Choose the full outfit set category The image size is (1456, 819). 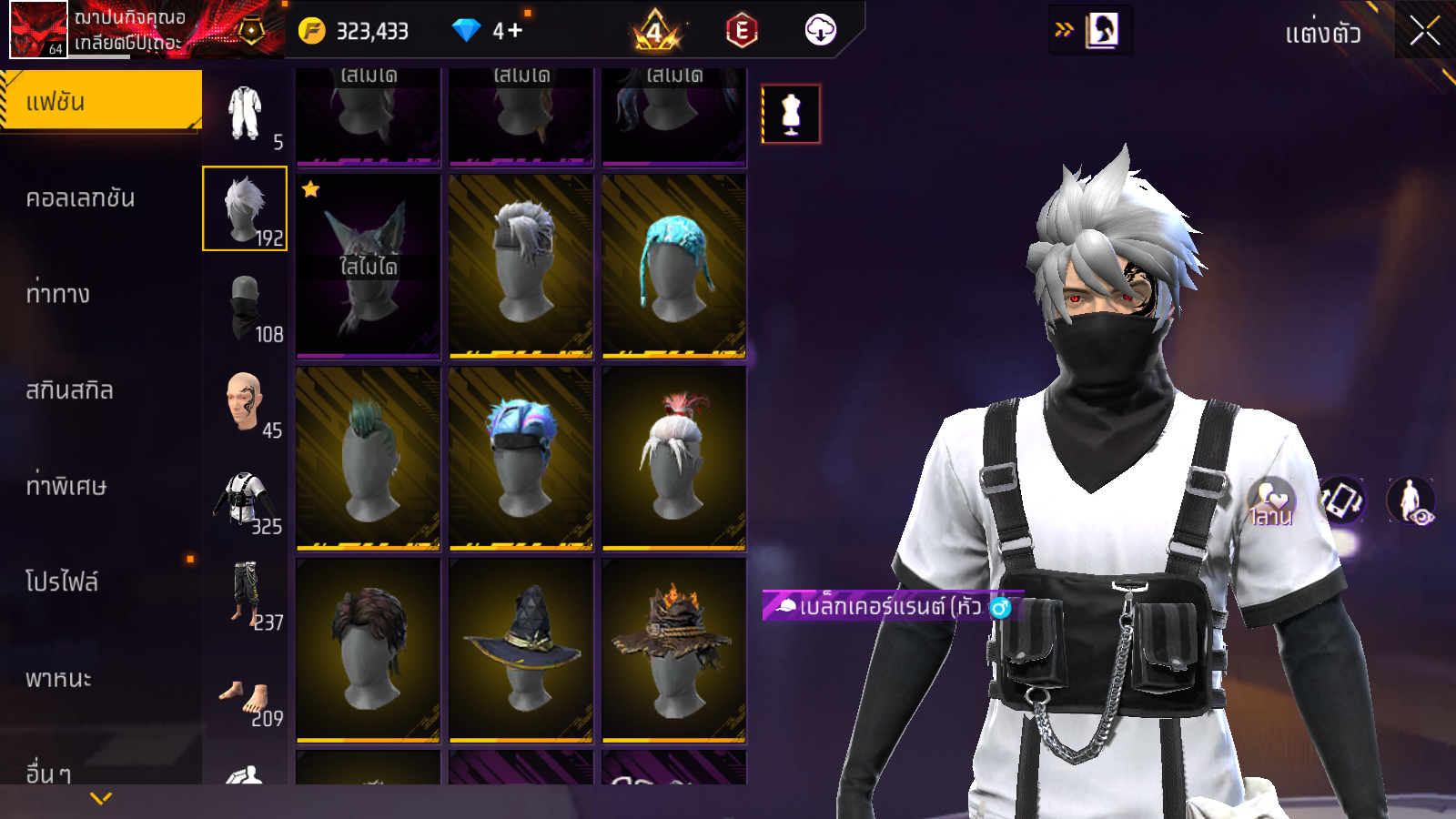pyautogui.click(x=245, y=114)
